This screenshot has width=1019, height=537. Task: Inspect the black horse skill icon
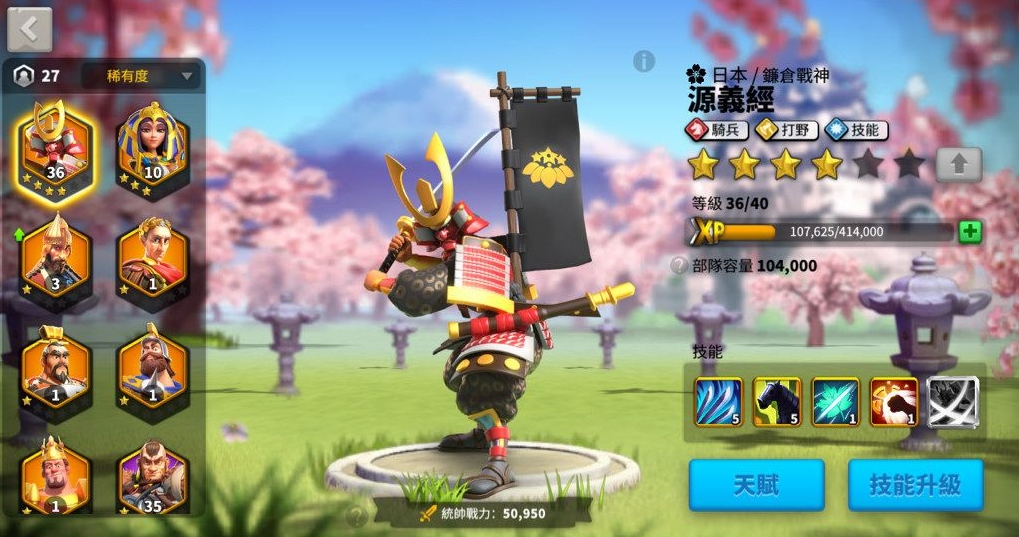pos(777,402)
